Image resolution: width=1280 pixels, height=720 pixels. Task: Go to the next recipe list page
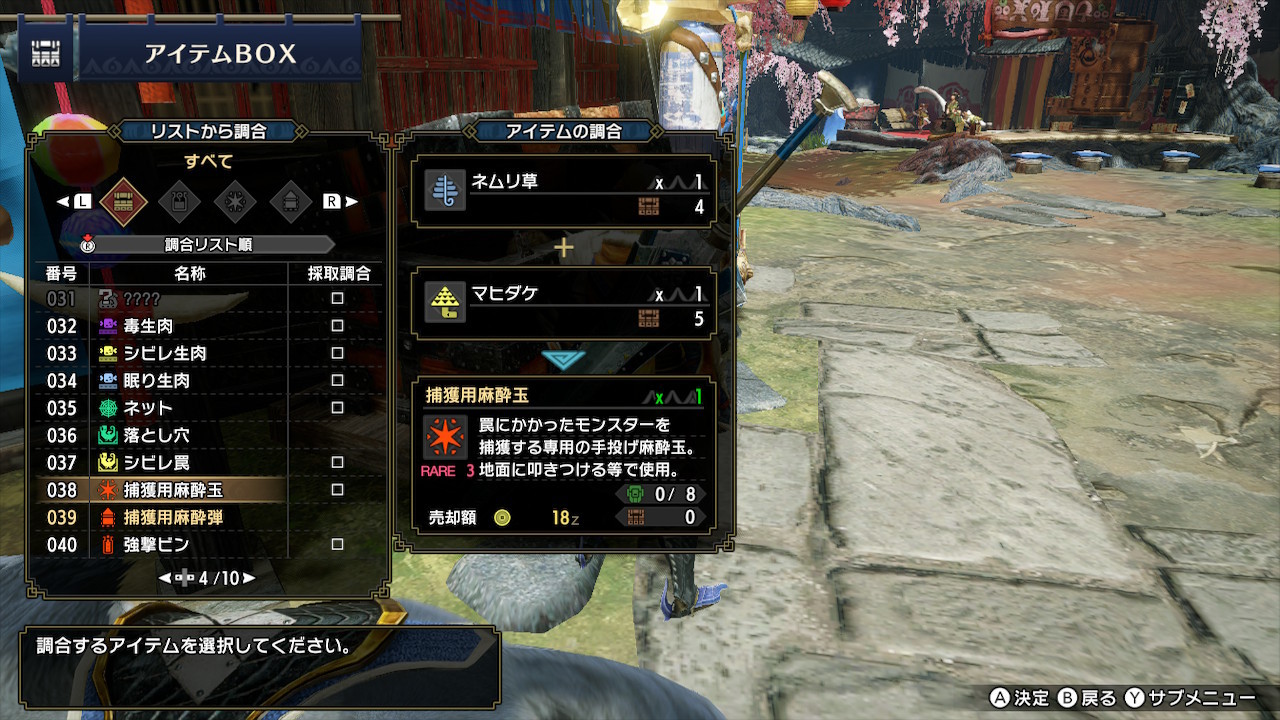pyautogui.click(x=249, y=578)
